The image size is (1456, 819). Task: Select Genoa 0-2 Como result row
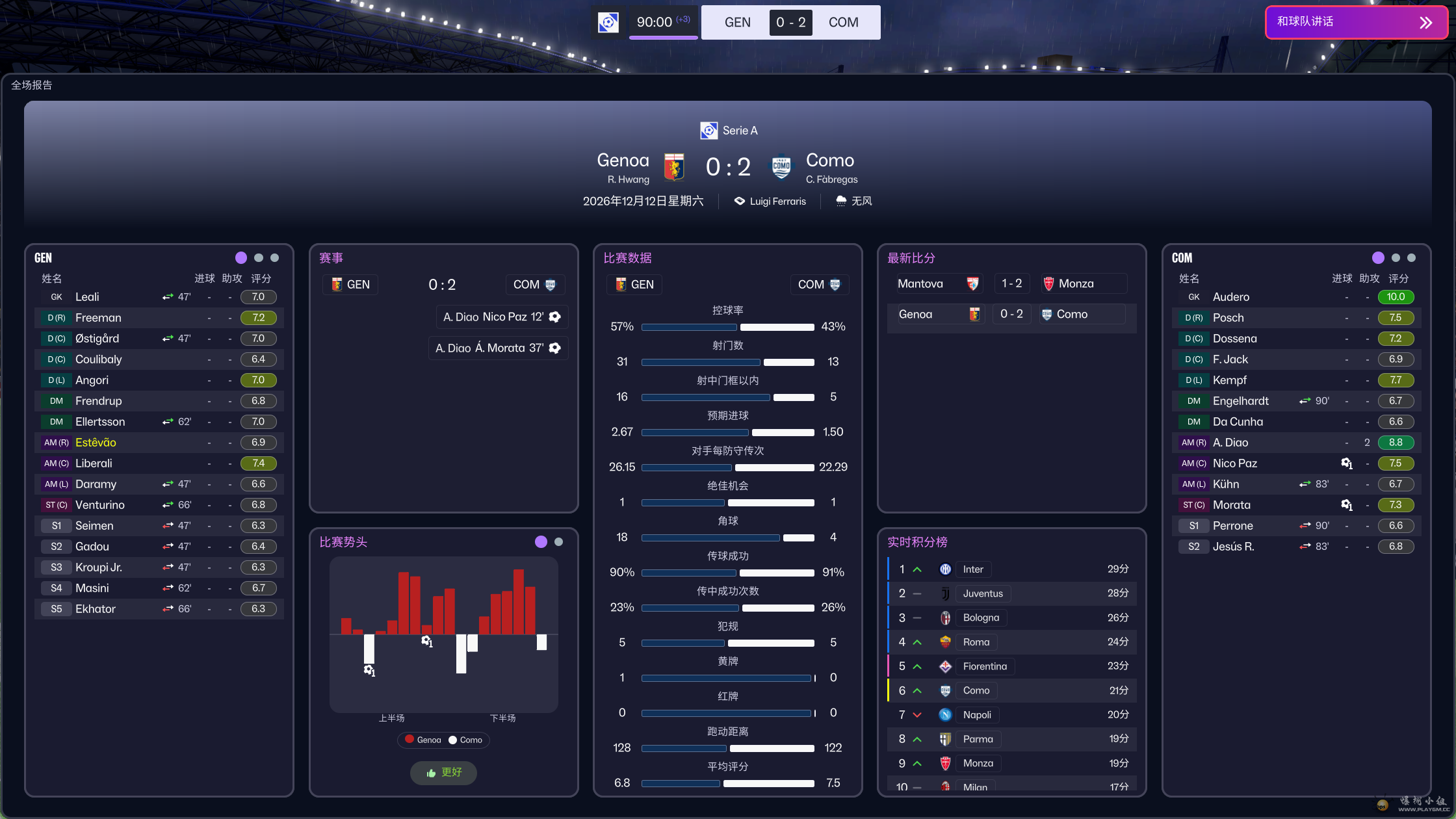[x=1011, y=315]
